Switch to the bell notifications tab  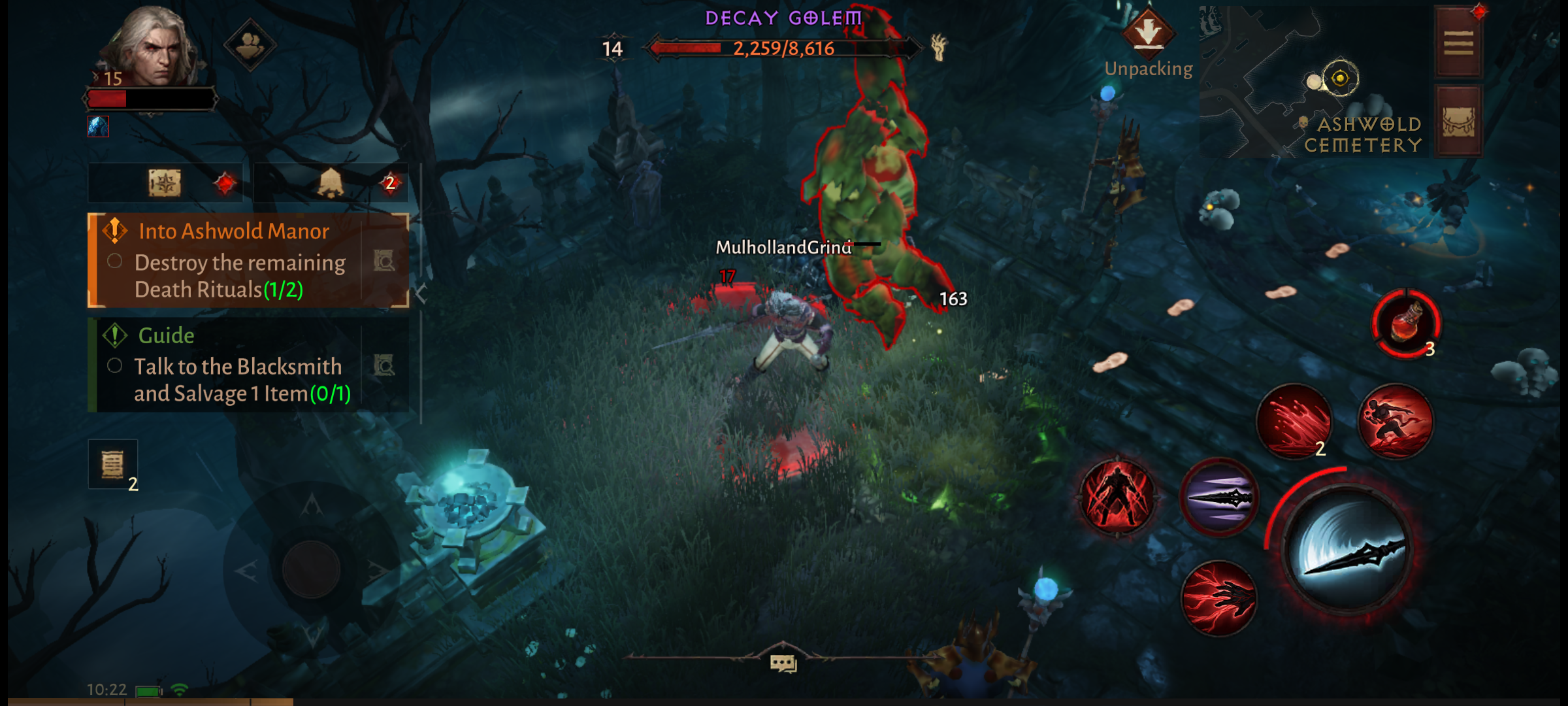(331, 183)
